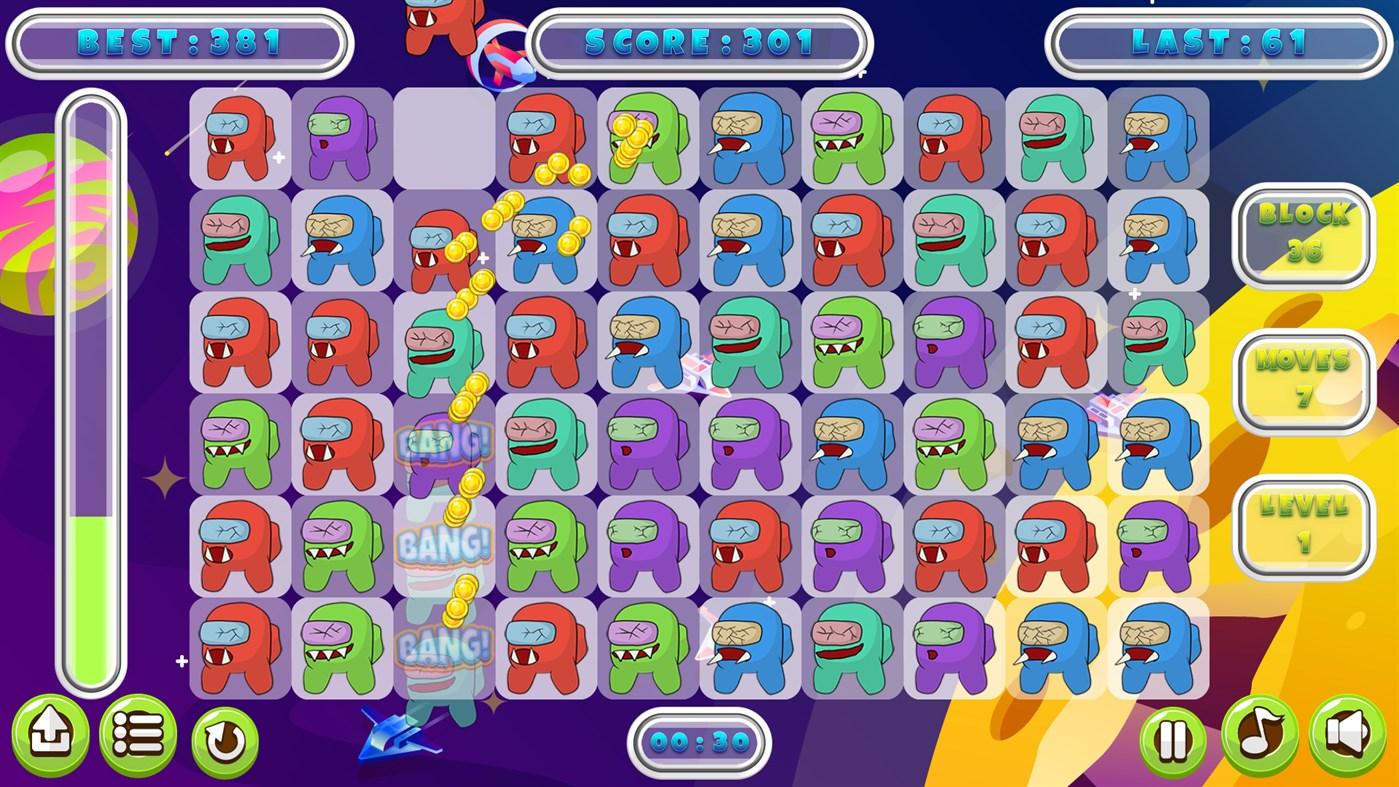1399x787 pixels.
Task: Click the BANG tile in the grid
Action: click(x=443, y=545)
